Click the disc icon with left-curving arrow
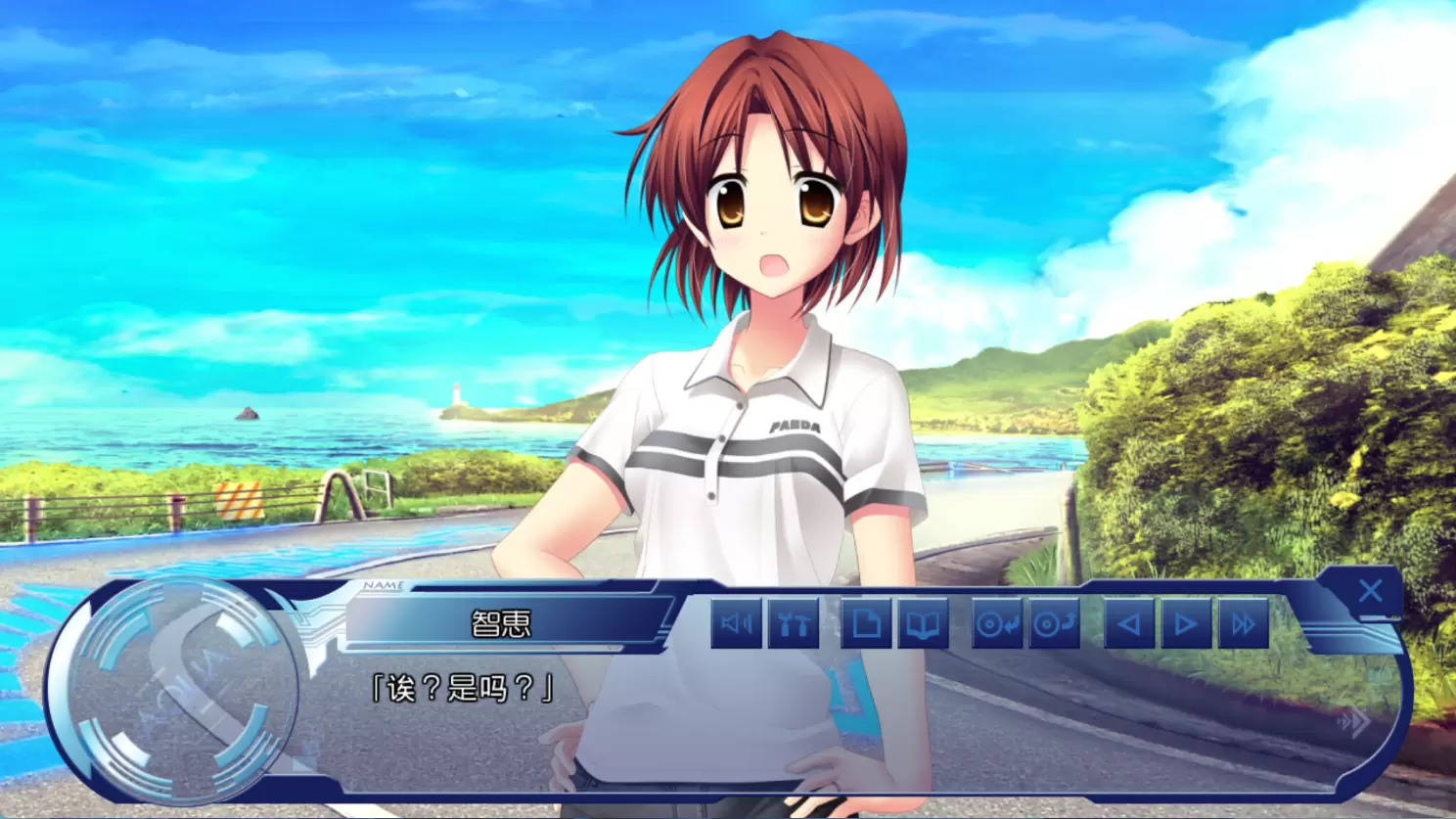 coord(997,623)
